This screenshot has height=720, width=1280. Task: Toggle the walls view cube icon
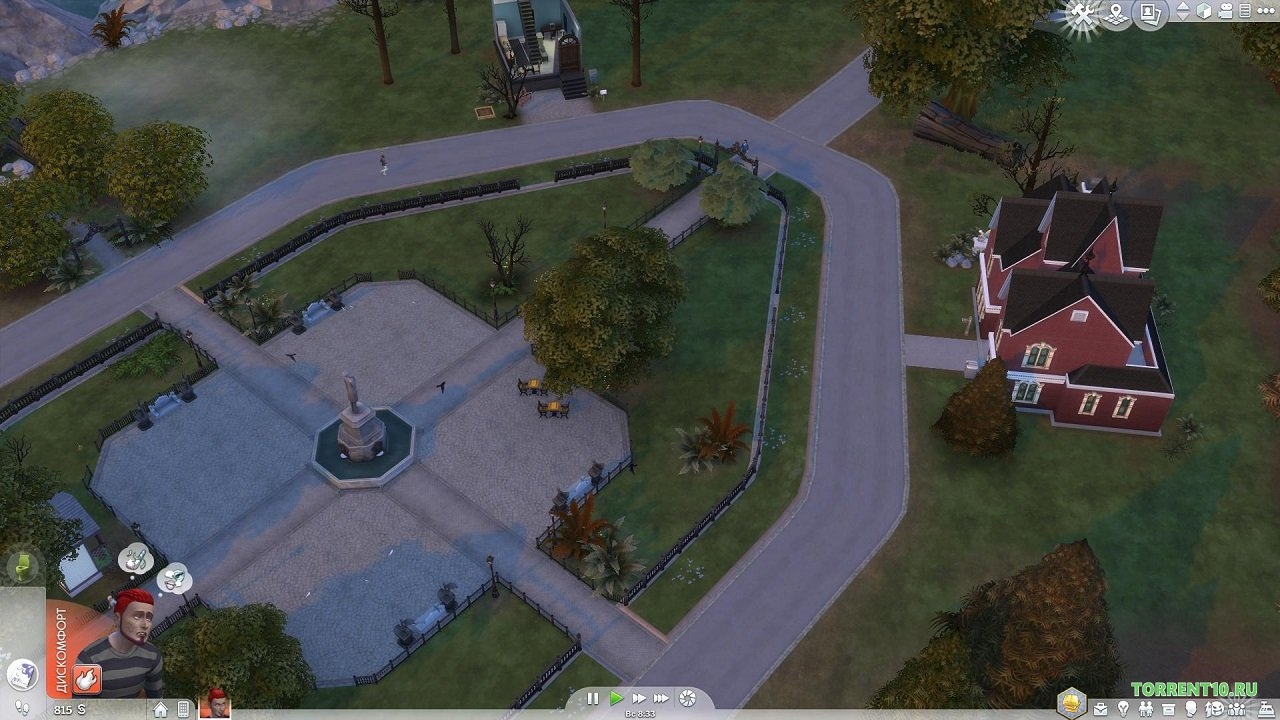point(1205,11)
